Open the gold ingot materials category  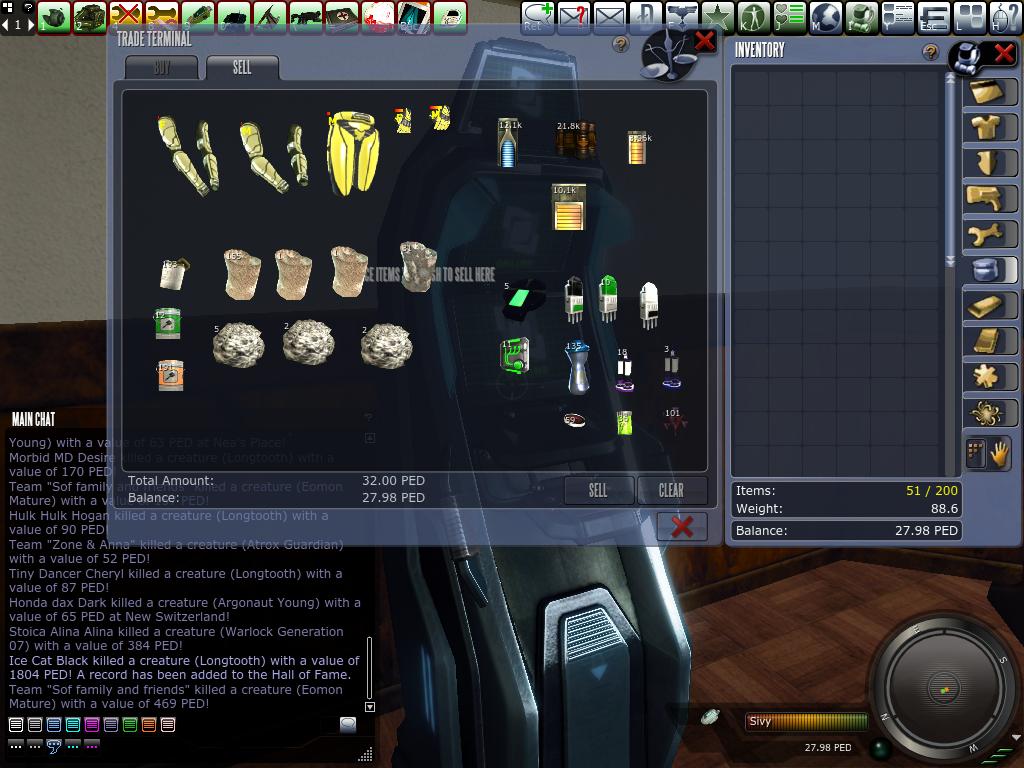click(990, 305)
